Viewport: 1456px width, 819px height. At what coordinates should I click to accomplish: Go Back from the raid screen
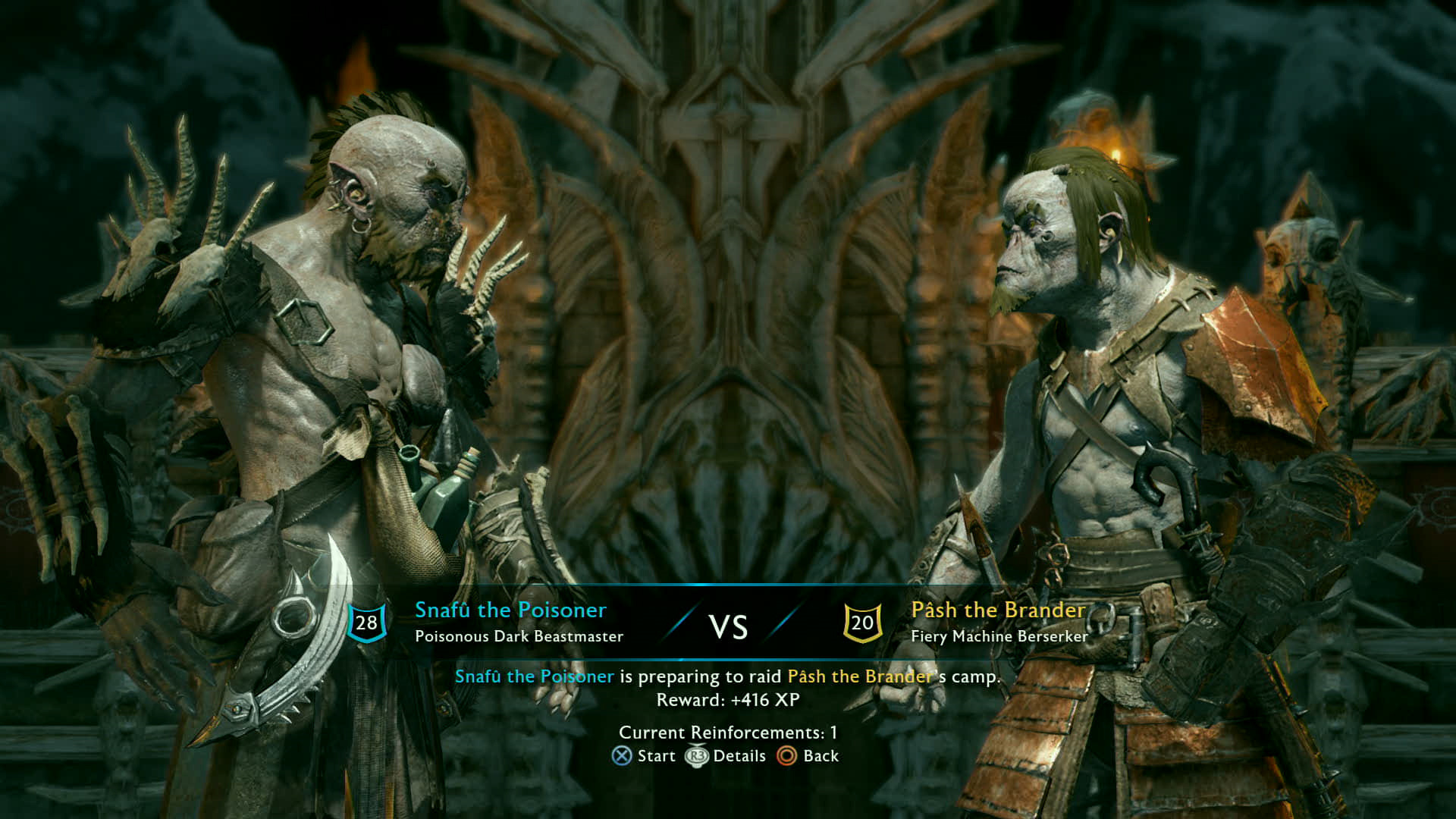coord(808,756)
